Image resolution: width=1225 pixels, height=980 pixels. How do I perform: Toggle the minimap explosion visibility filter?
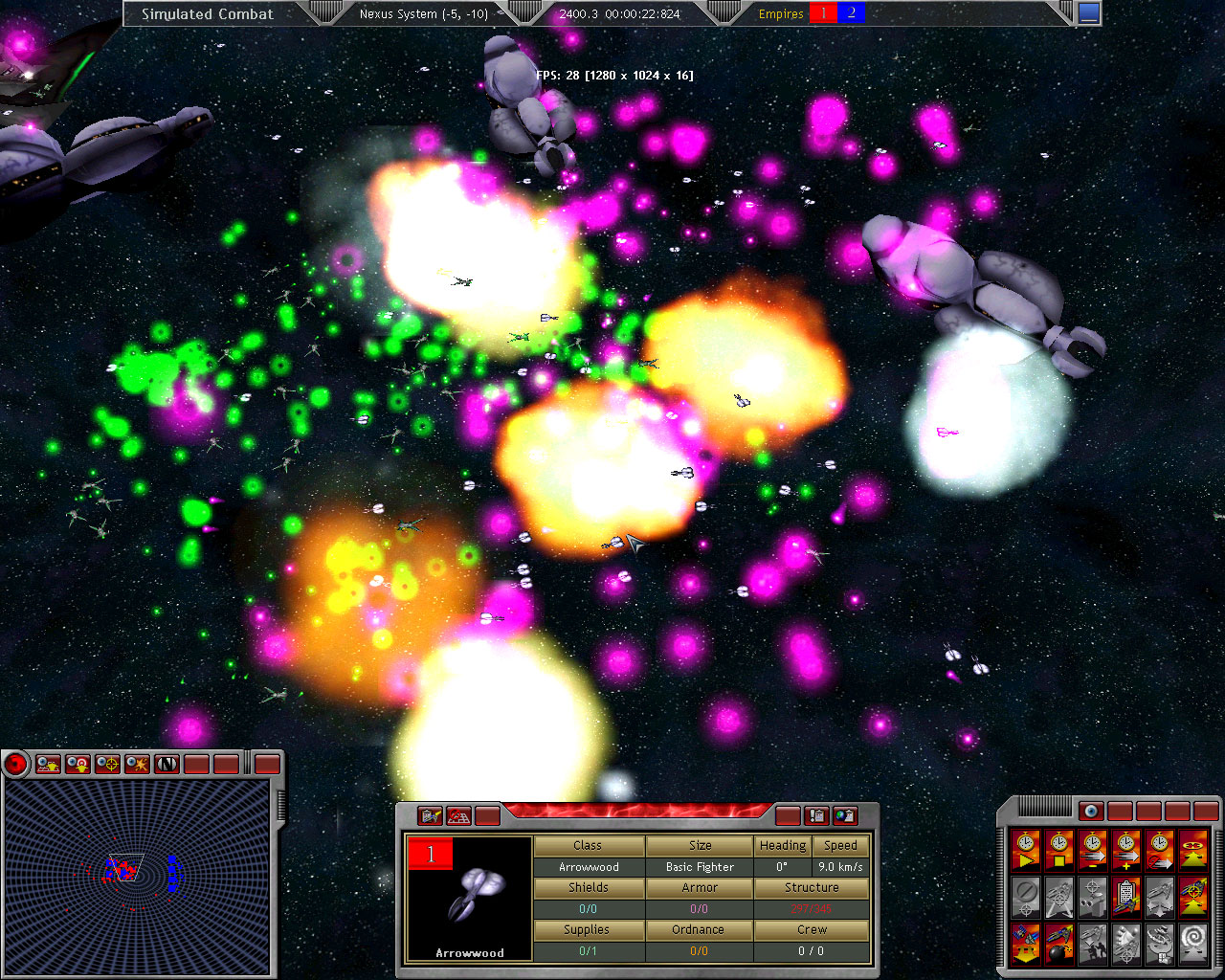[138, 764]
